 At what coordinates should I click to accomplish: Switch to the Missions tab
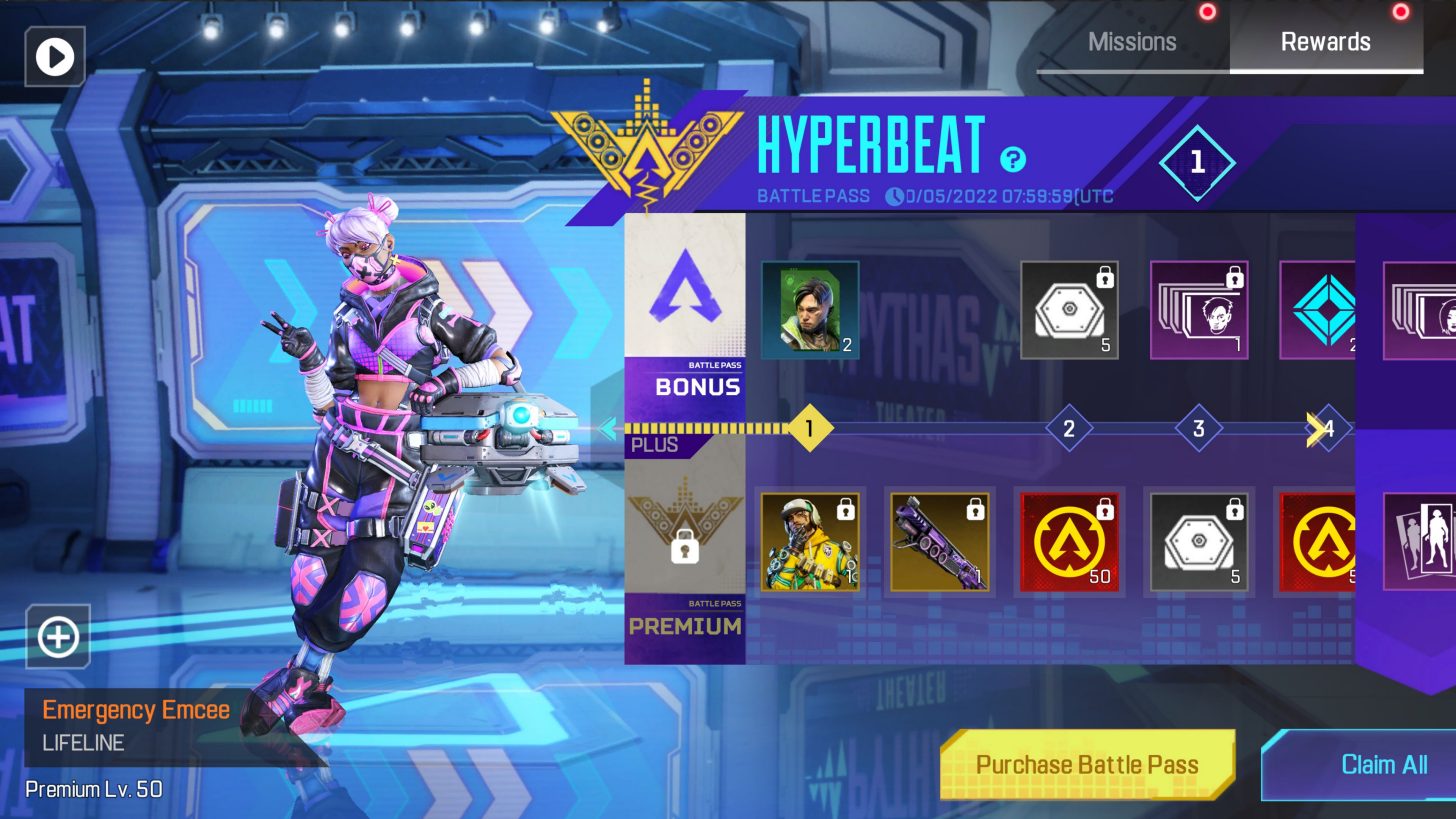[x=1132, y=42]
